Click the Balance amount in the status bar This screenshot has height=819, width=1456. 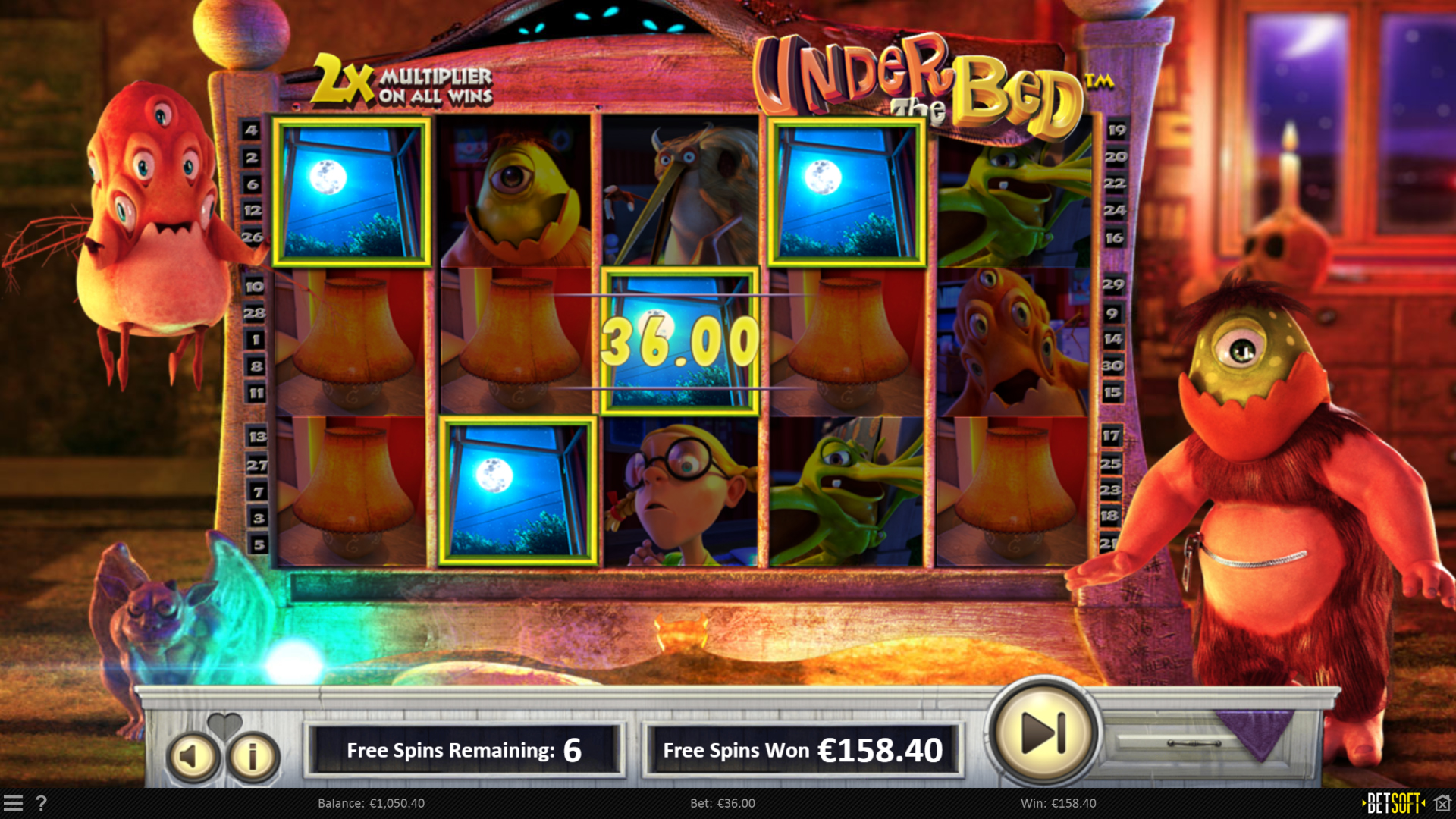[x=372, y=803]
